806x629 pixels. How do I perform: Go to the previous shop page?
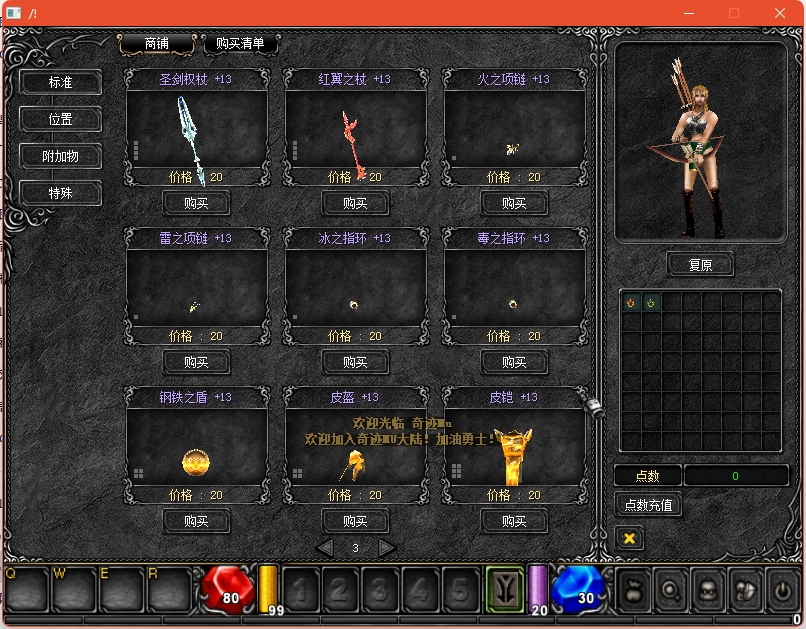point(324,548)
